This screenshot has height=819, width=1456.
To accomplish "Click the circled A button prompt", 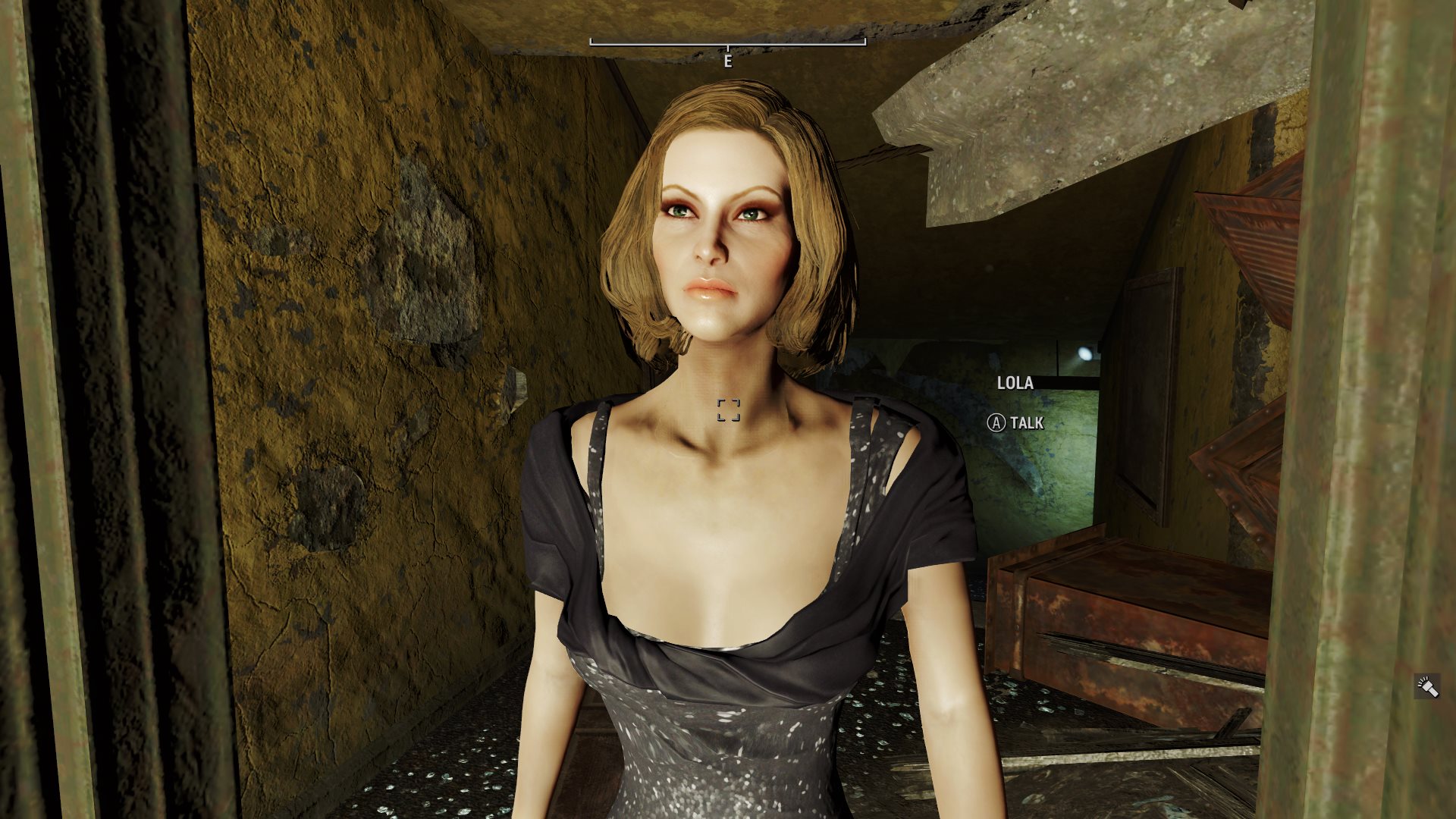I will 997,423.
